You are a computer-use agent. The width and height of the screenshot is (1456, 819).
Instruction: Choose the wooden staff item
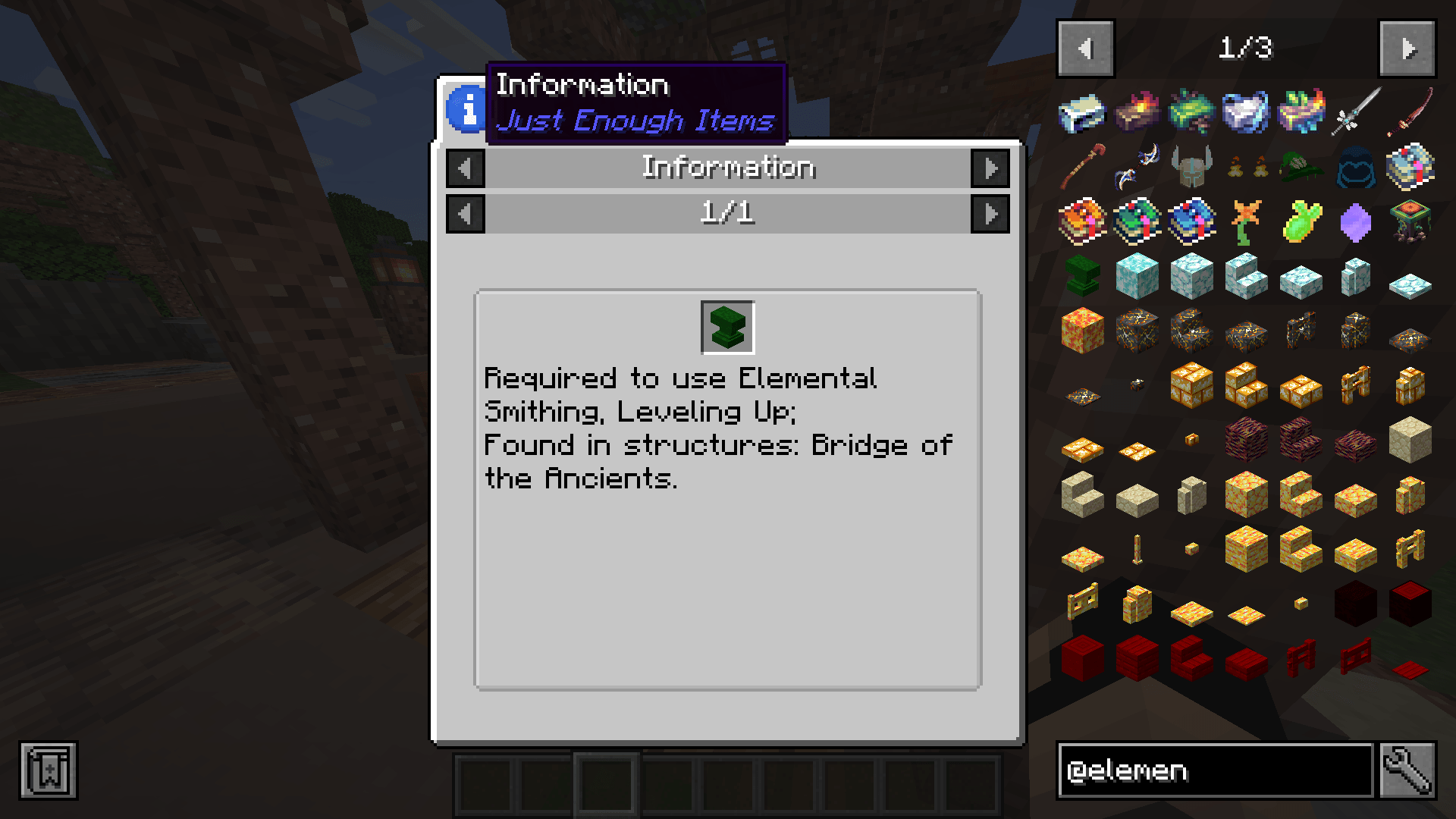(1082, 167)
